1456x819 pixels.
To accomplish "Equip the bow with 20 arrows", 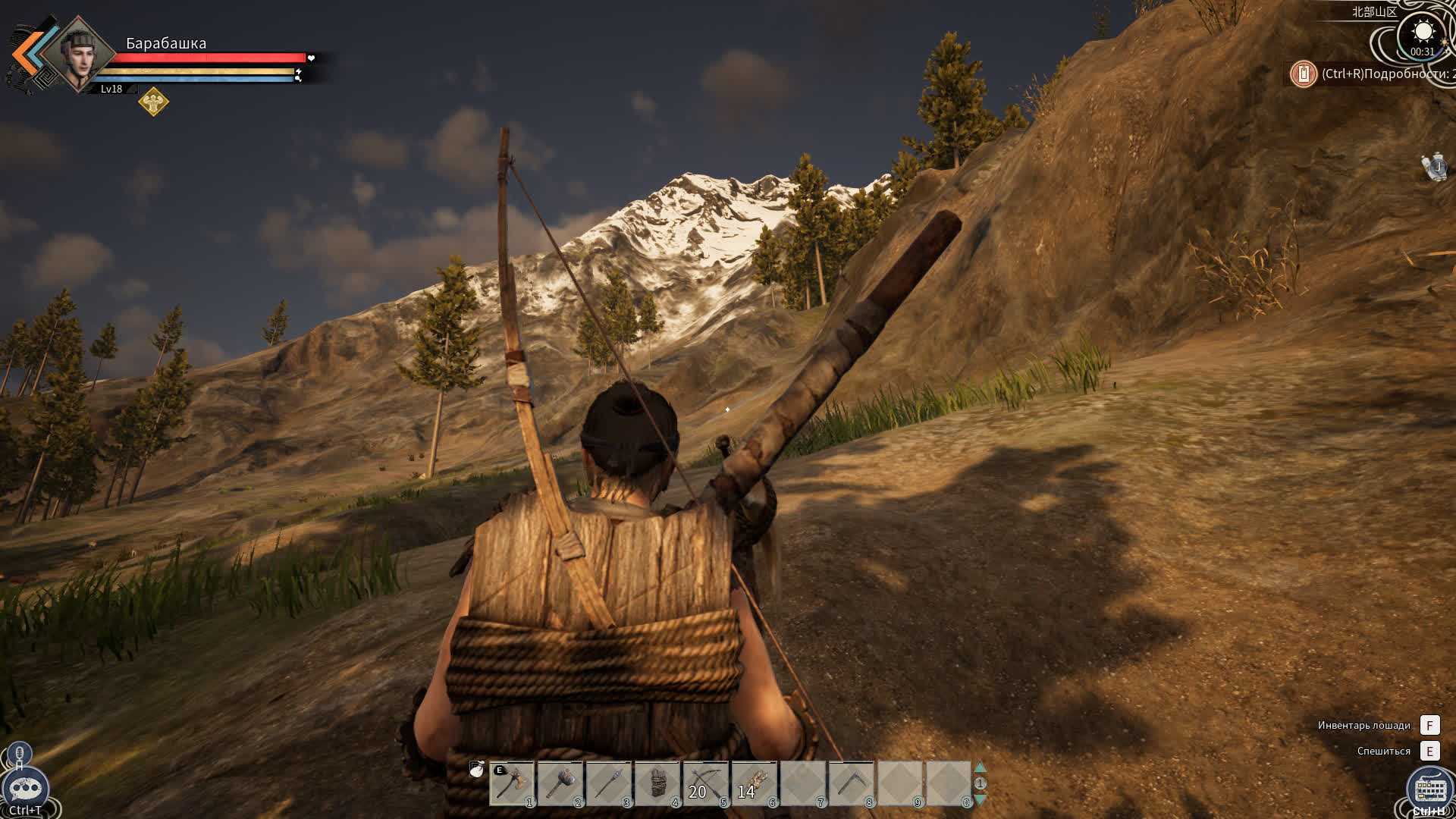I will tap(705, 784).
